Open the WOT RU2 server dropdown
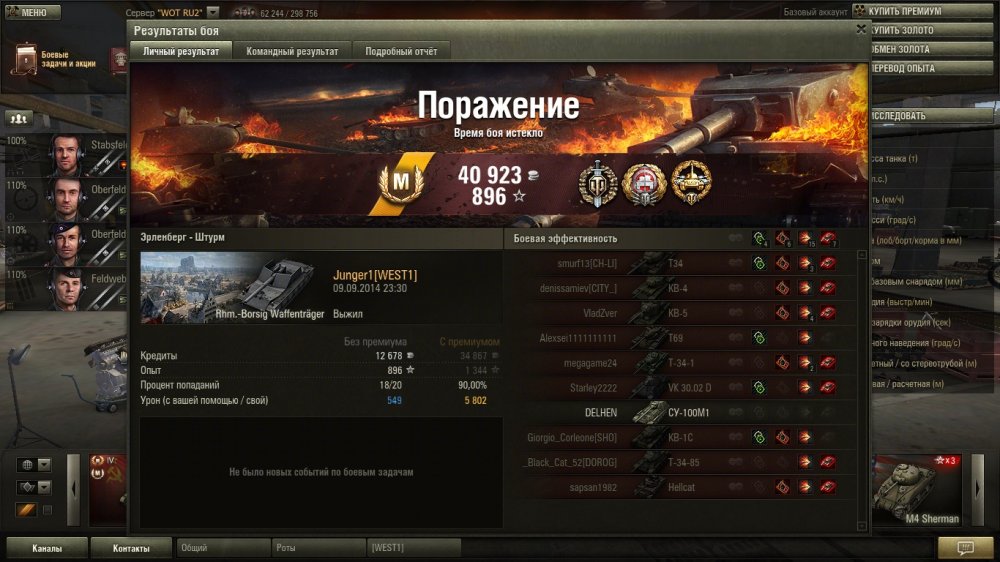Image resolution: width=1000 pixels, height=562 pixels. (x=212, y=13)
